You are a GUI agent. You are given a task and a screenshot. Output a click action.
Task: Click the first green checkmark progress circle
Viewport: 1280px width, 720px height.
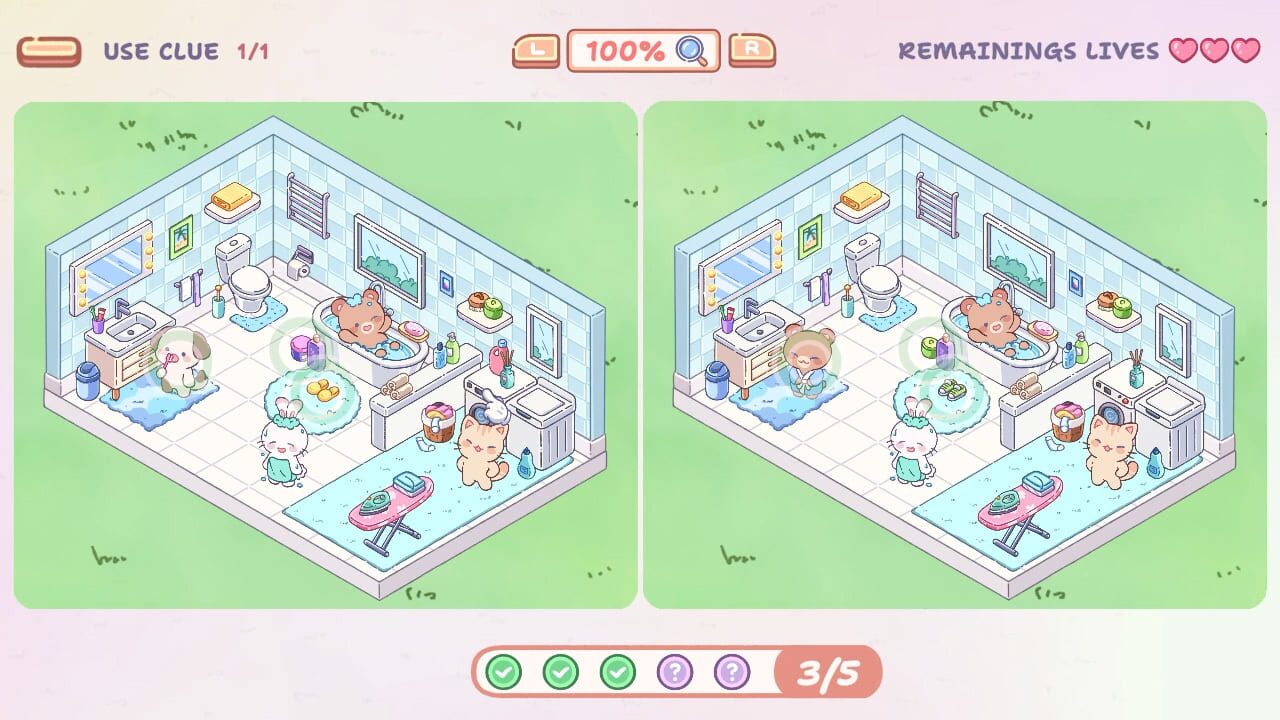pyautogui.click(x=505, y=672)
